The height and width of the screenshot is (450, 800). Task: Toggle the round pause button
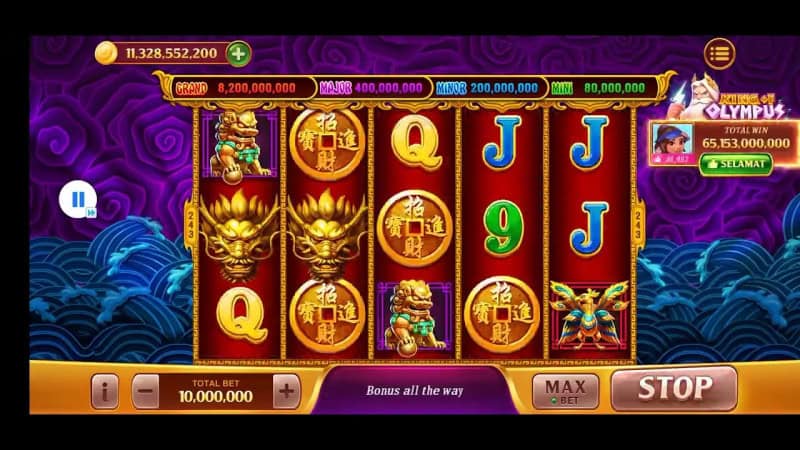(77, 200)
